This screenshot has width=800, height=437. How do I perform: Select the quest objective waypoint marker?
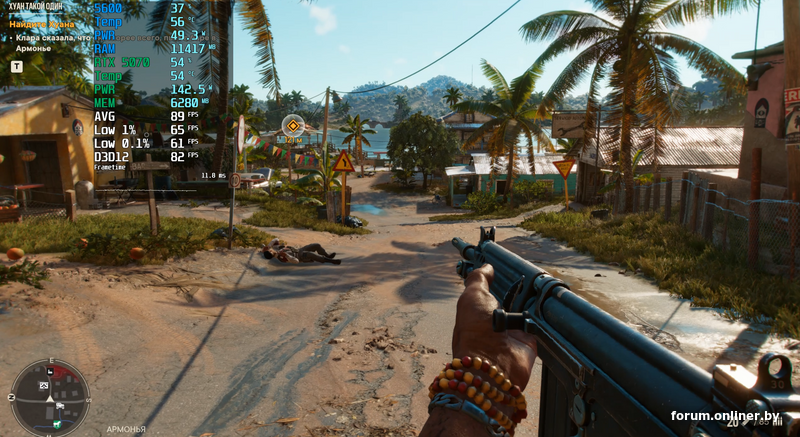[x=292, y=126]
